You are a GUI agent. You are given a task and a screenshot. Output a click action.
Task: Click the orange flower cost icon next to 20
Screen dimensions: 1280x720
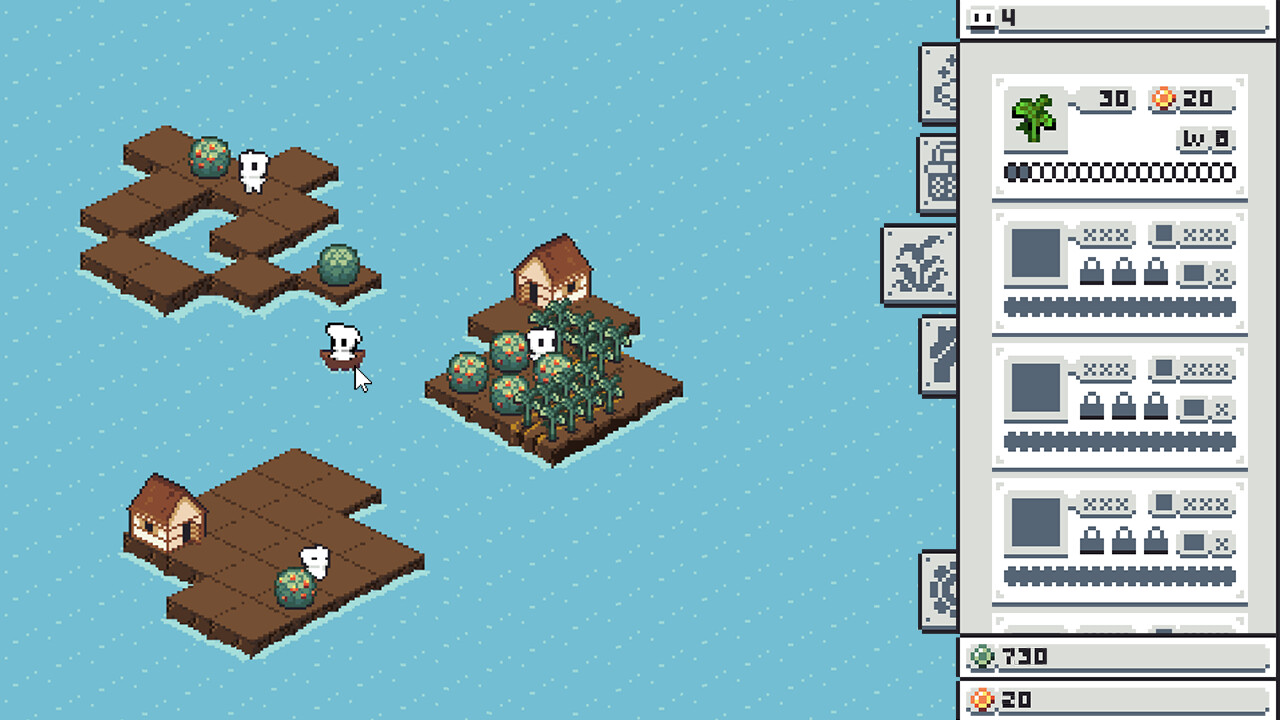point(1163,100)
